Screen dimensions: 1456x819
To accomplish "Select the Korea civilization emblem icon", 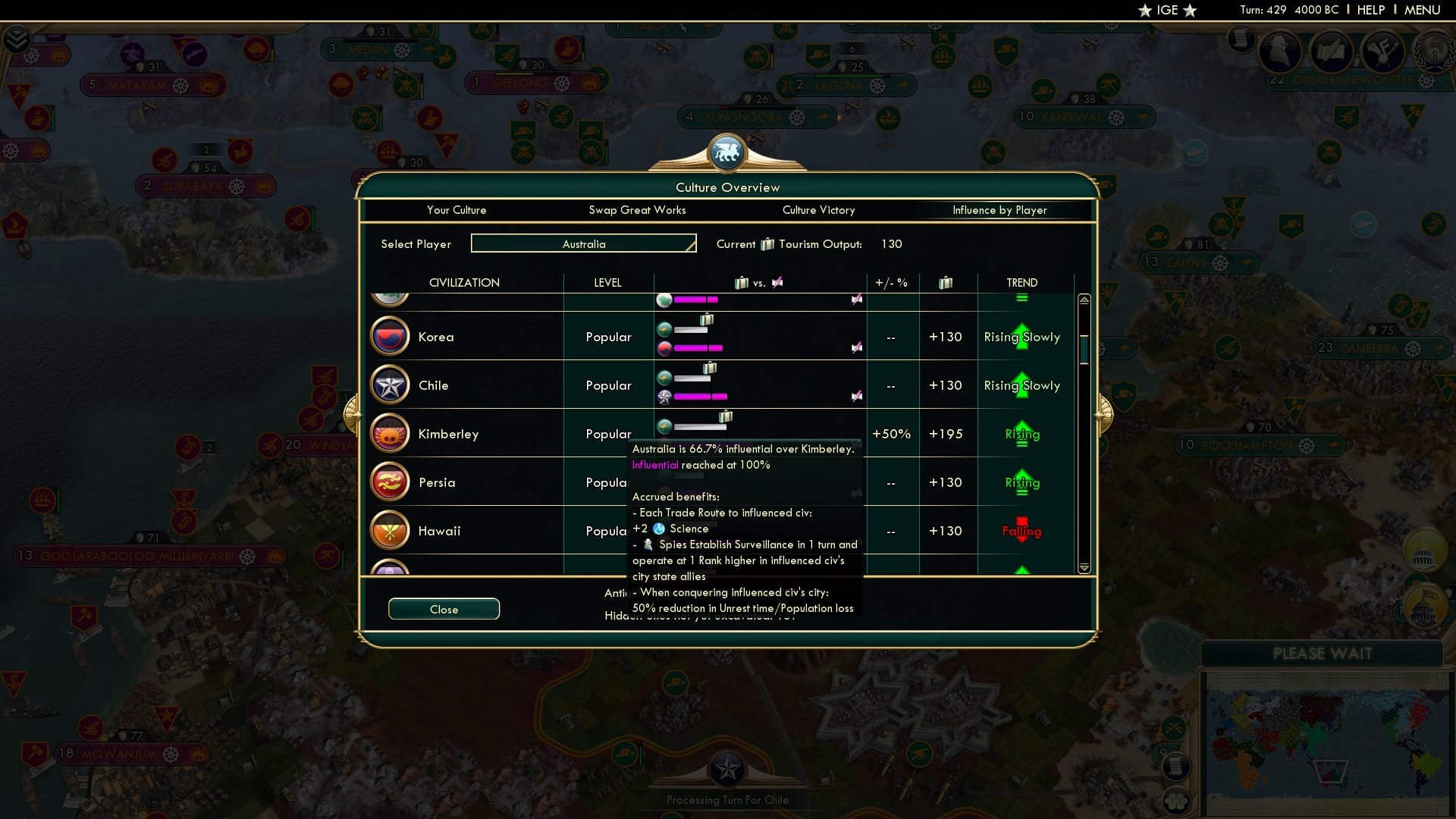I will coord(389,336).
